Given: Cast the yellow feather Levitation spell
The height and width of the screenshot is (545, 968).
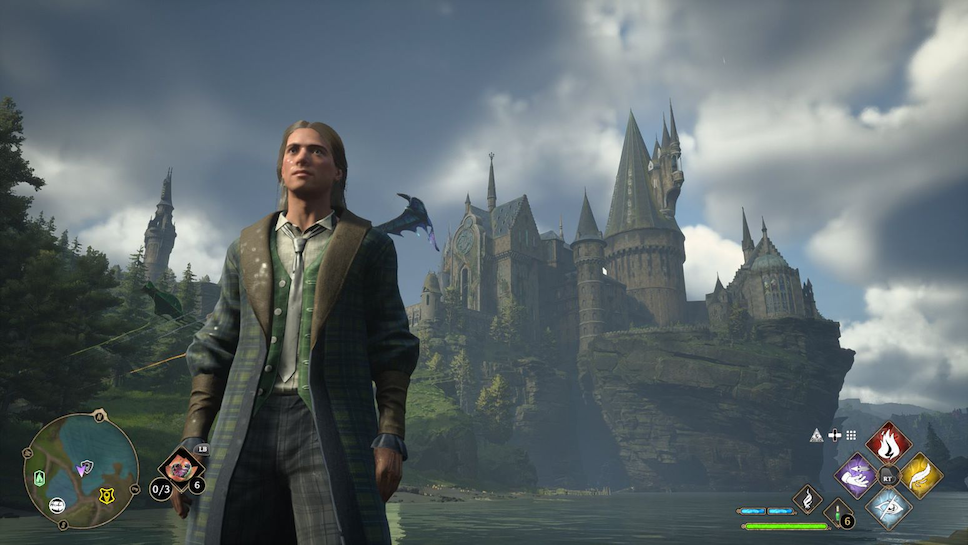Looking at the screenshot, I should point(920,474).
